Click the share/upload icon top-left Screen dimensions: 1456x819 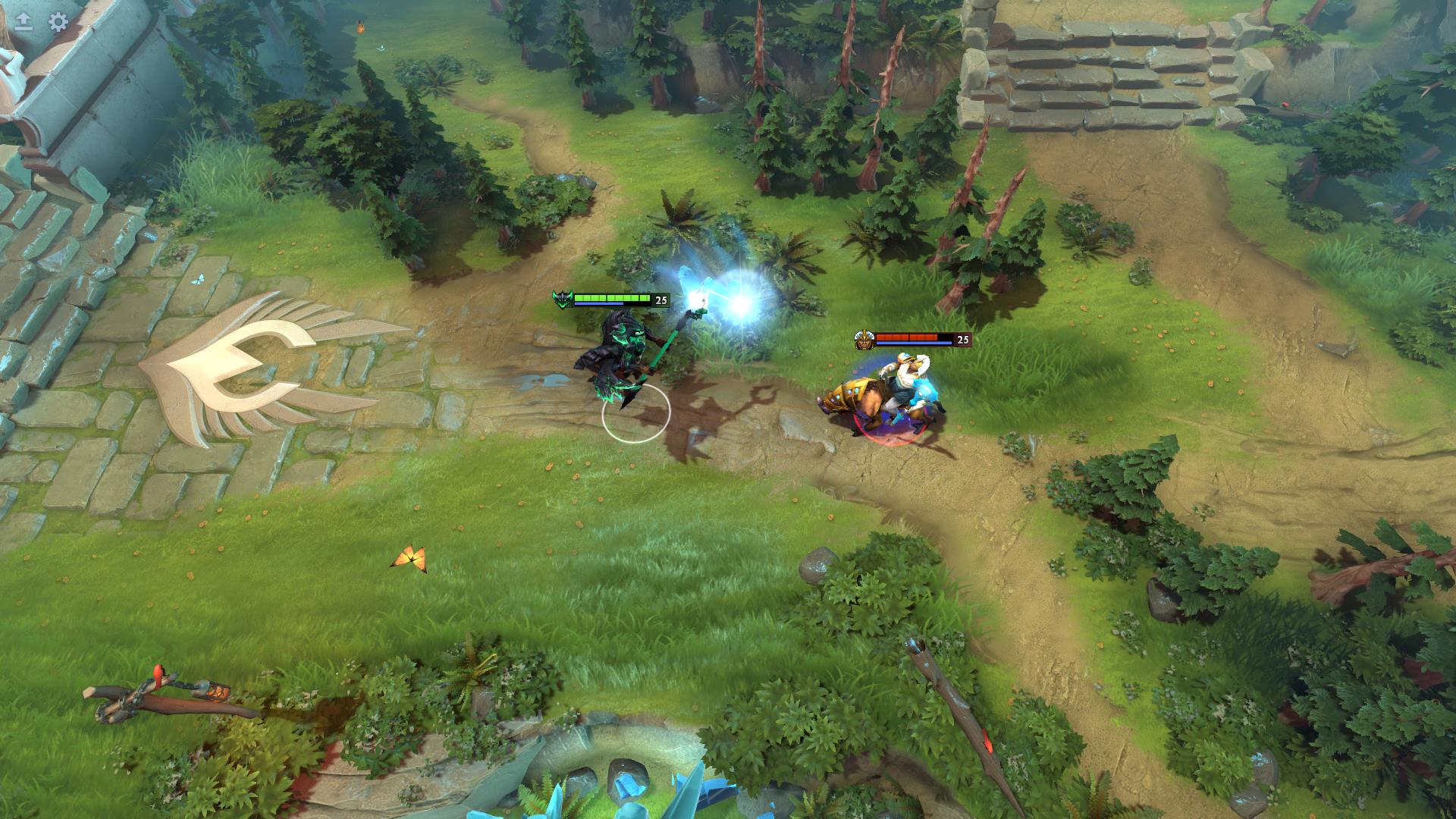click(24, 22)
